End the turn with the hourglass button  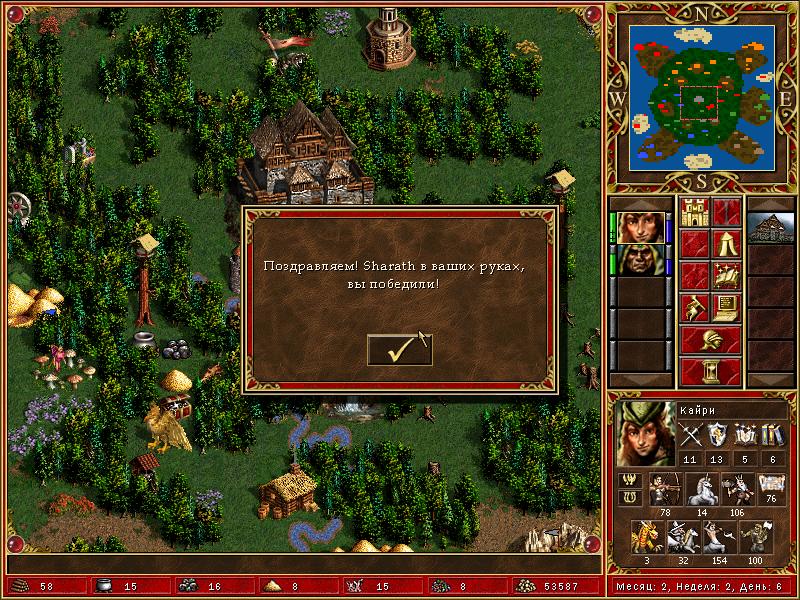tap(710, 370)
